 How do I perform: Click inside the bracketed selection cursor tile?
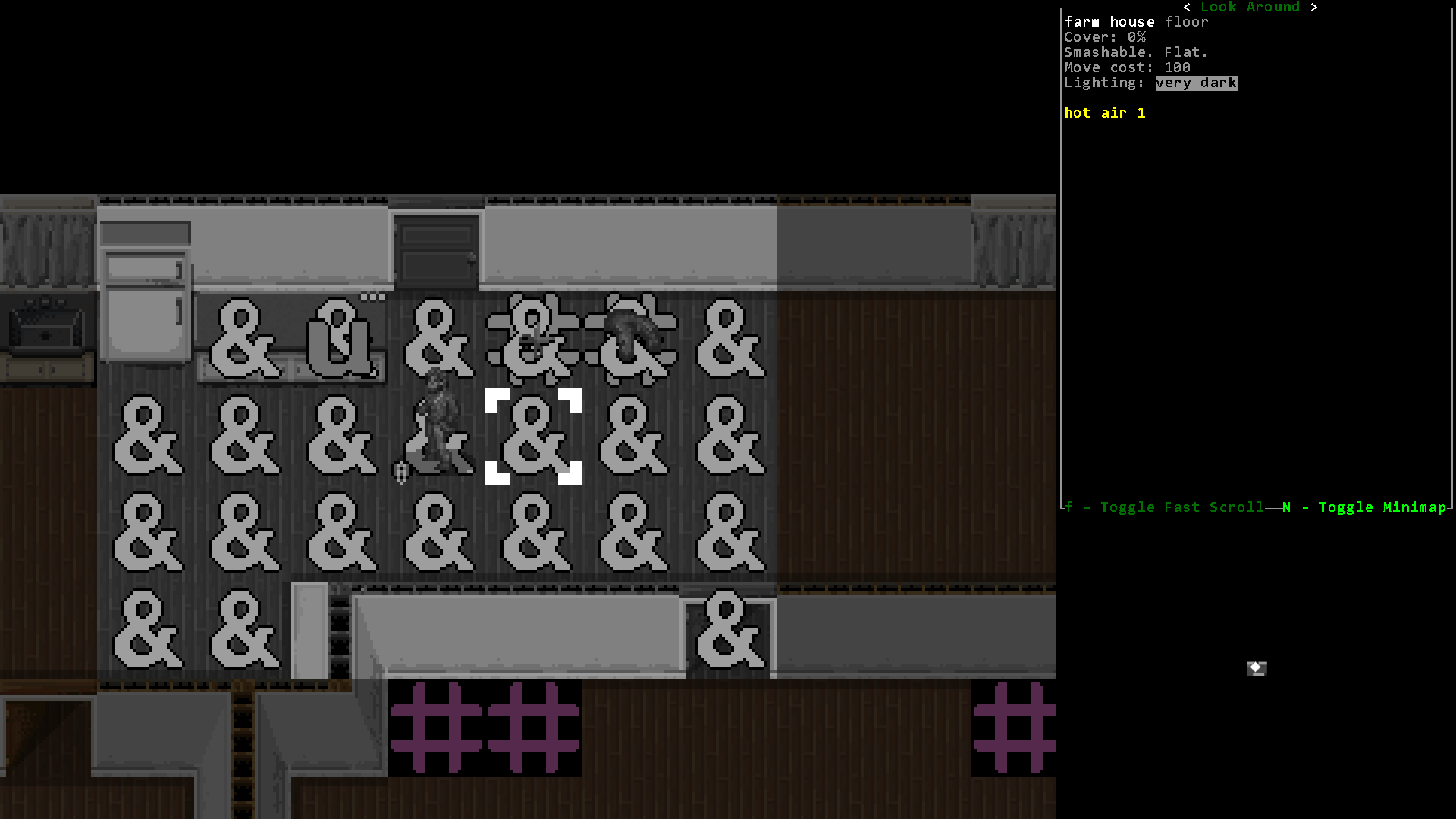coord(533,436)
